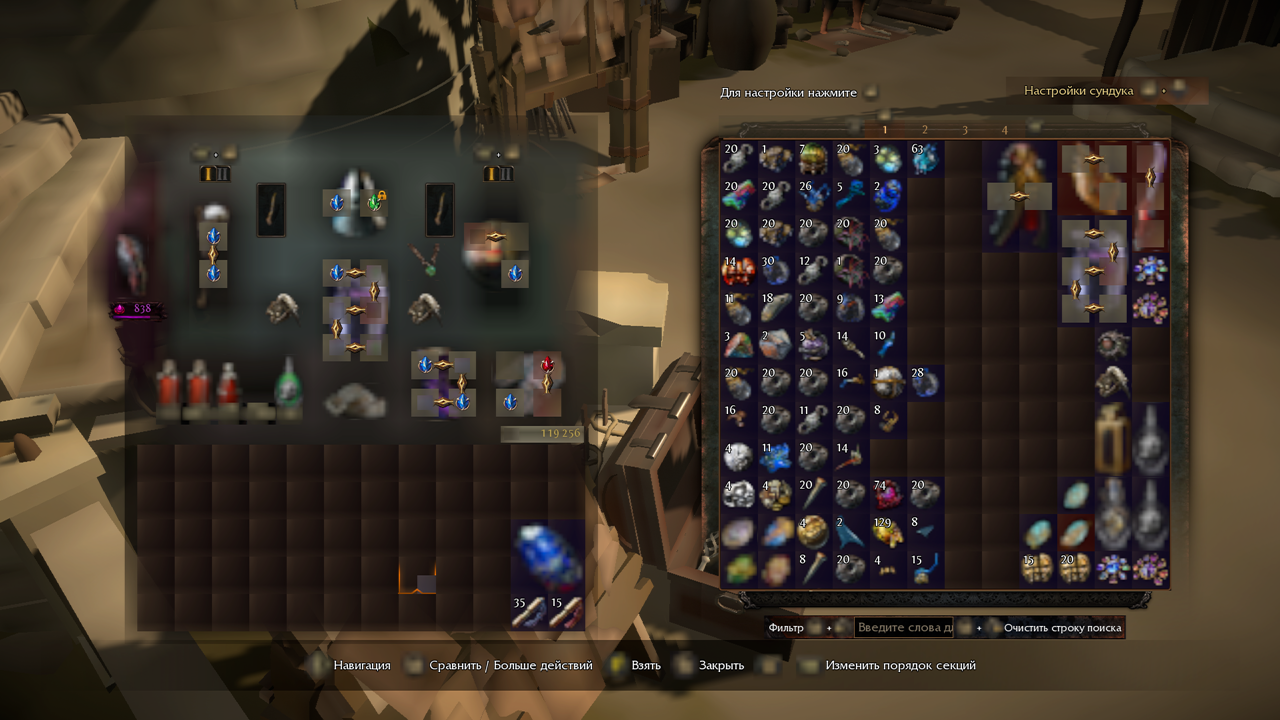Image resolution: width=1280 pixels, height=720 pixels.
Task: Click the stash search text field
Action: pyautogui.click(x=903, y=627)
